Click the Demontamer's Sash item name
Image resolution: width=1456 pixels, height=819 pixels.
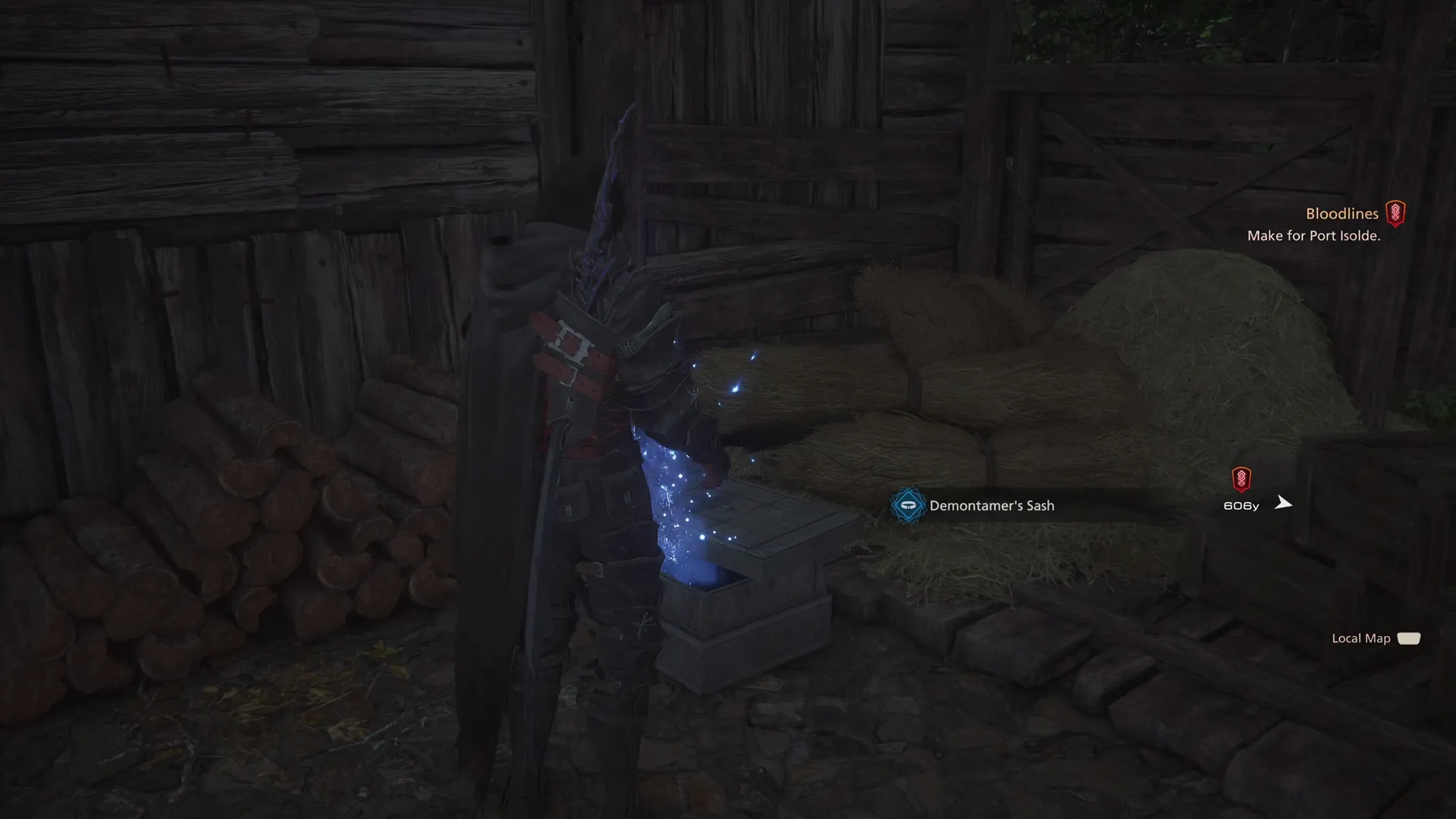point(992,505)
